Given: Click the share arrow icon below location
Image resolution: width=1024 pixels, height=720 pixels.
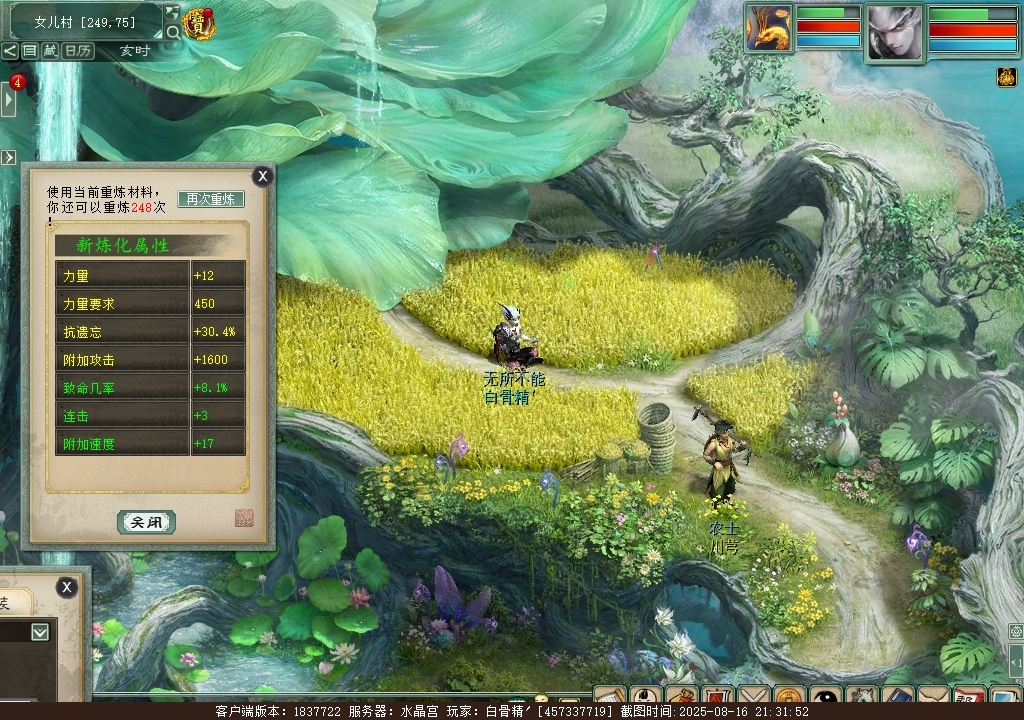Looking at the screenshot, I should tap(9, 51).
